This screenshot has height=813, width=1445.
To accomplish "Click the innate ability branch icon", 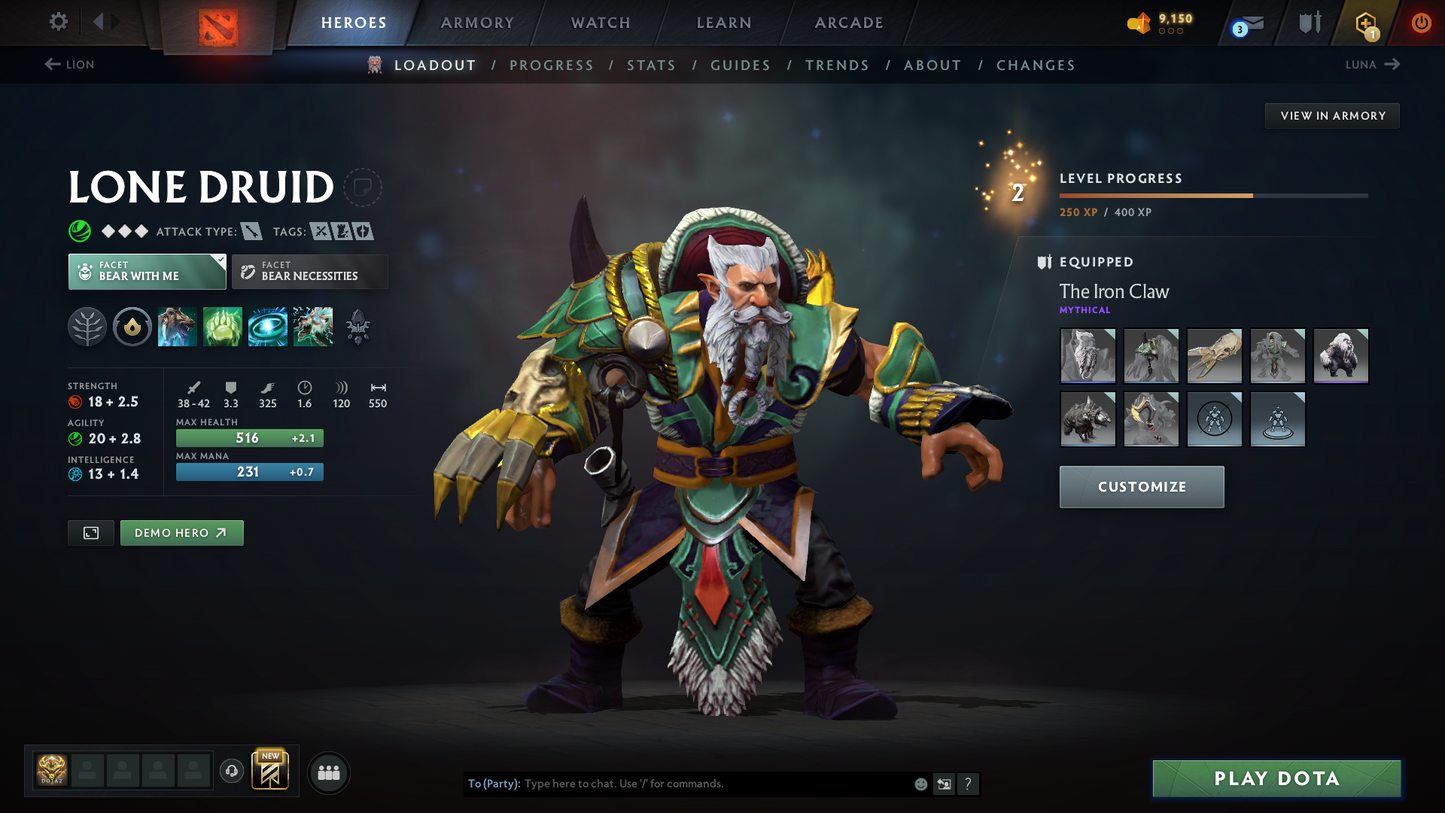I will click(x=87, y=327).
